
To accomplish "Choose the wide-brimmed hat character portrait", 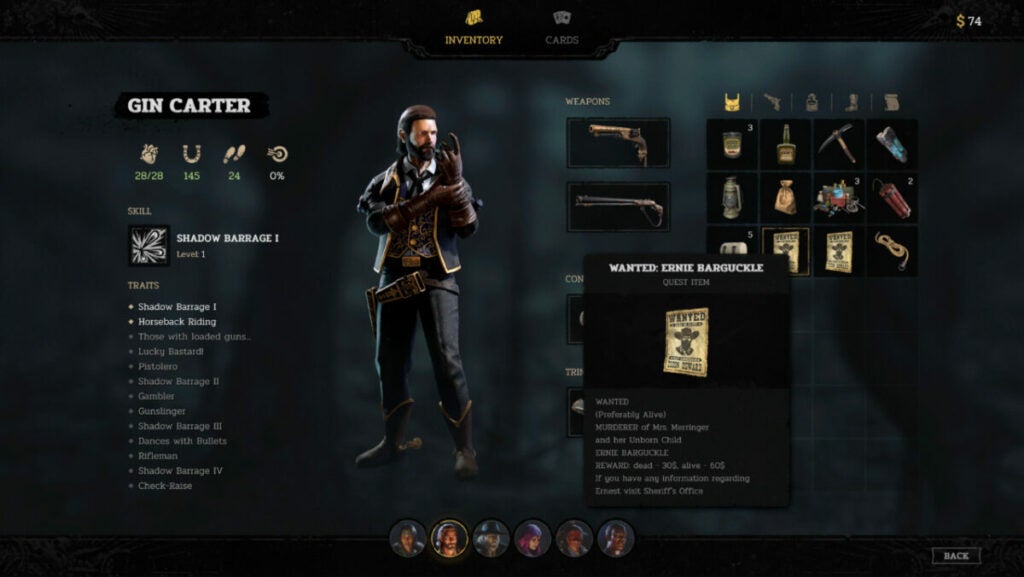I will coord(491,539).
